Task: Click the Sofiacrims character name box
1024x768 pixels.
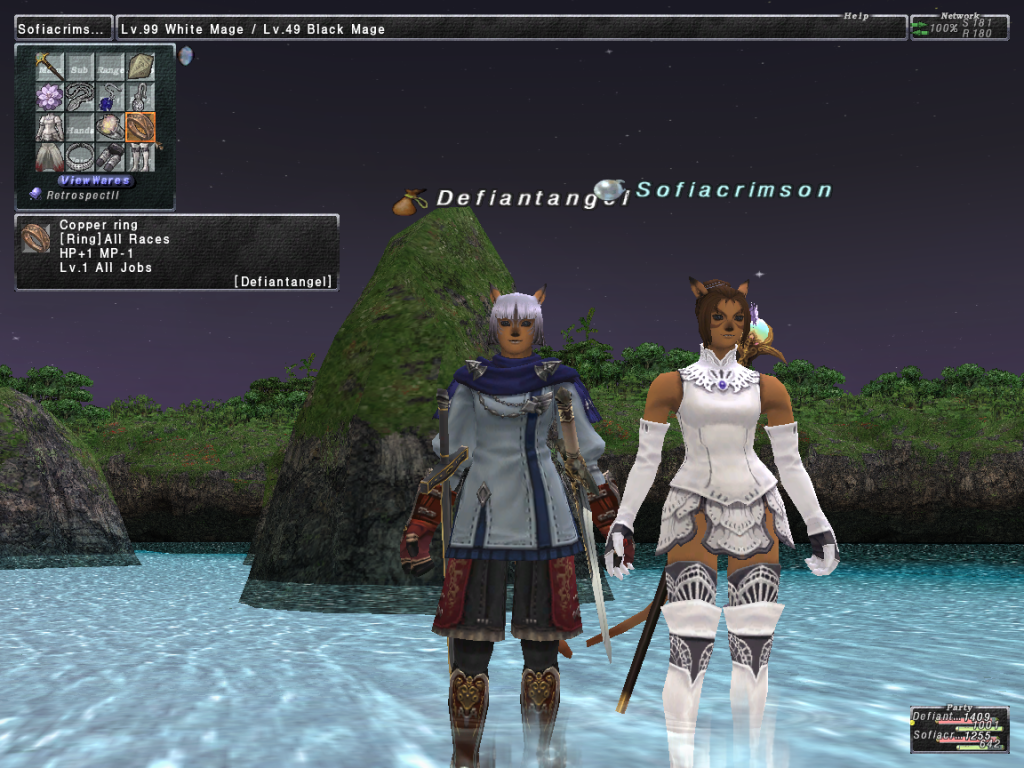Action: coord(63,29)
